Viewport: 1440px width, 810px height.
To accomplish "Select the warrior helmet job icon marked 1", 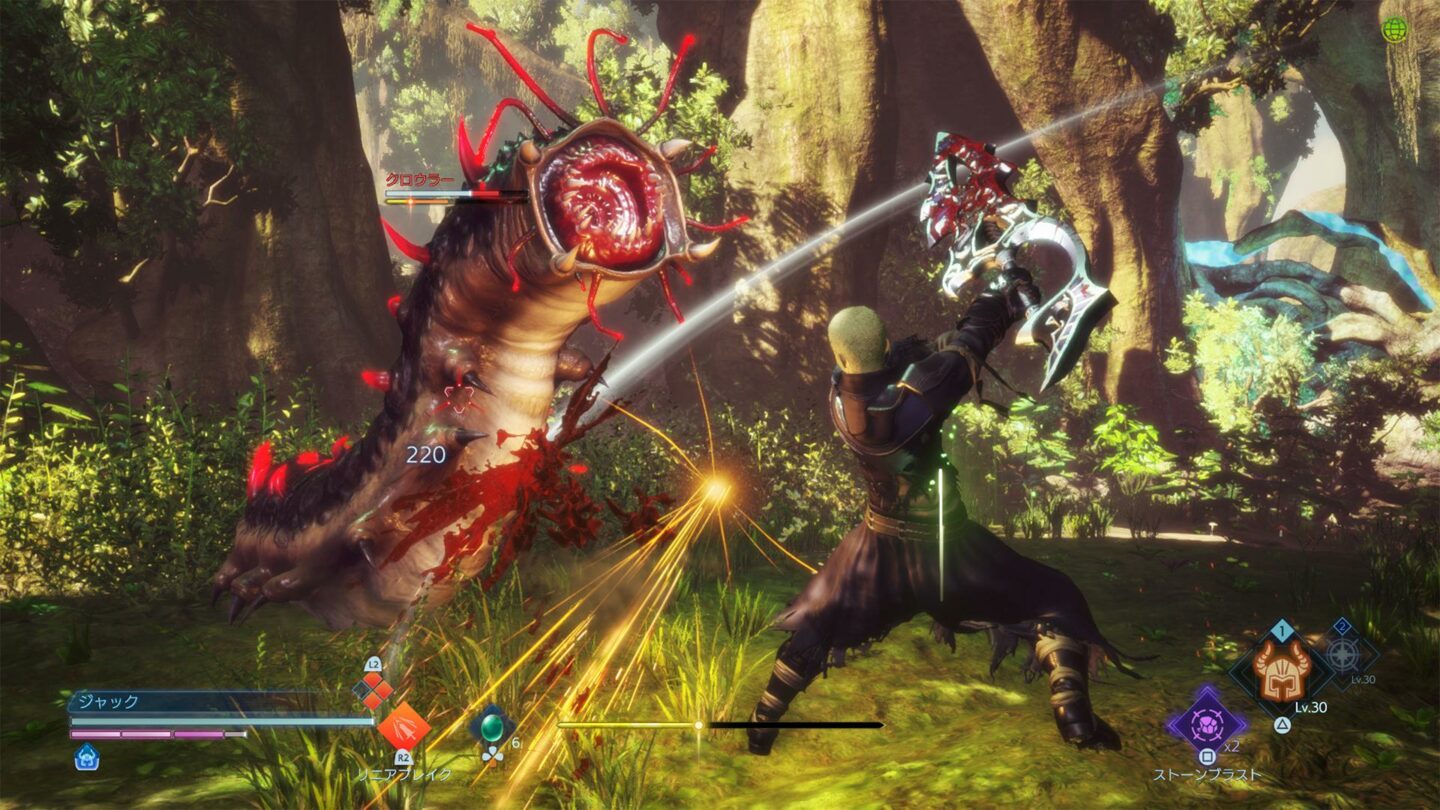I will 1281,670.
